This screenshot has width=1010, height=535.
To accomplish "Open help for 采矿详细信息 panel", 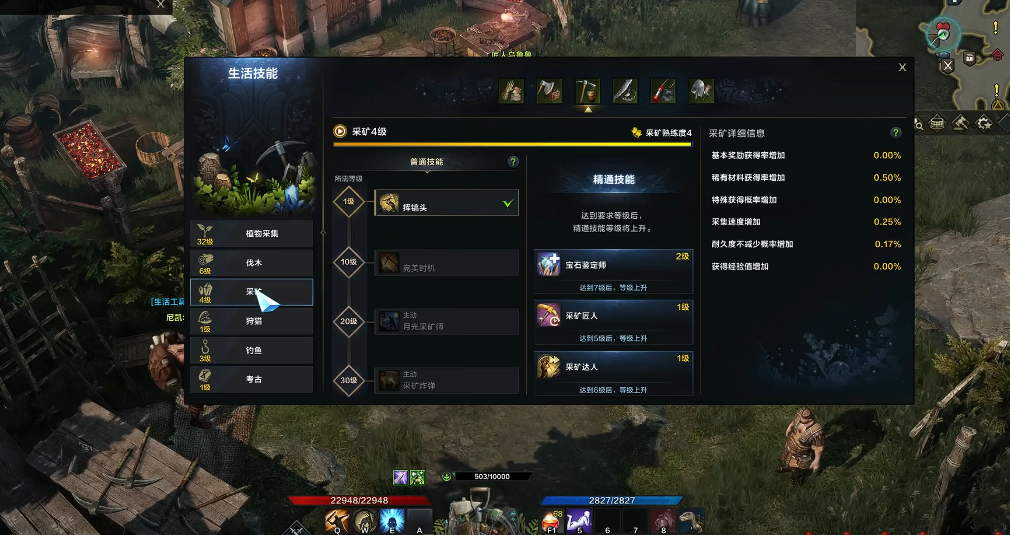I will (x=895, y=132).
